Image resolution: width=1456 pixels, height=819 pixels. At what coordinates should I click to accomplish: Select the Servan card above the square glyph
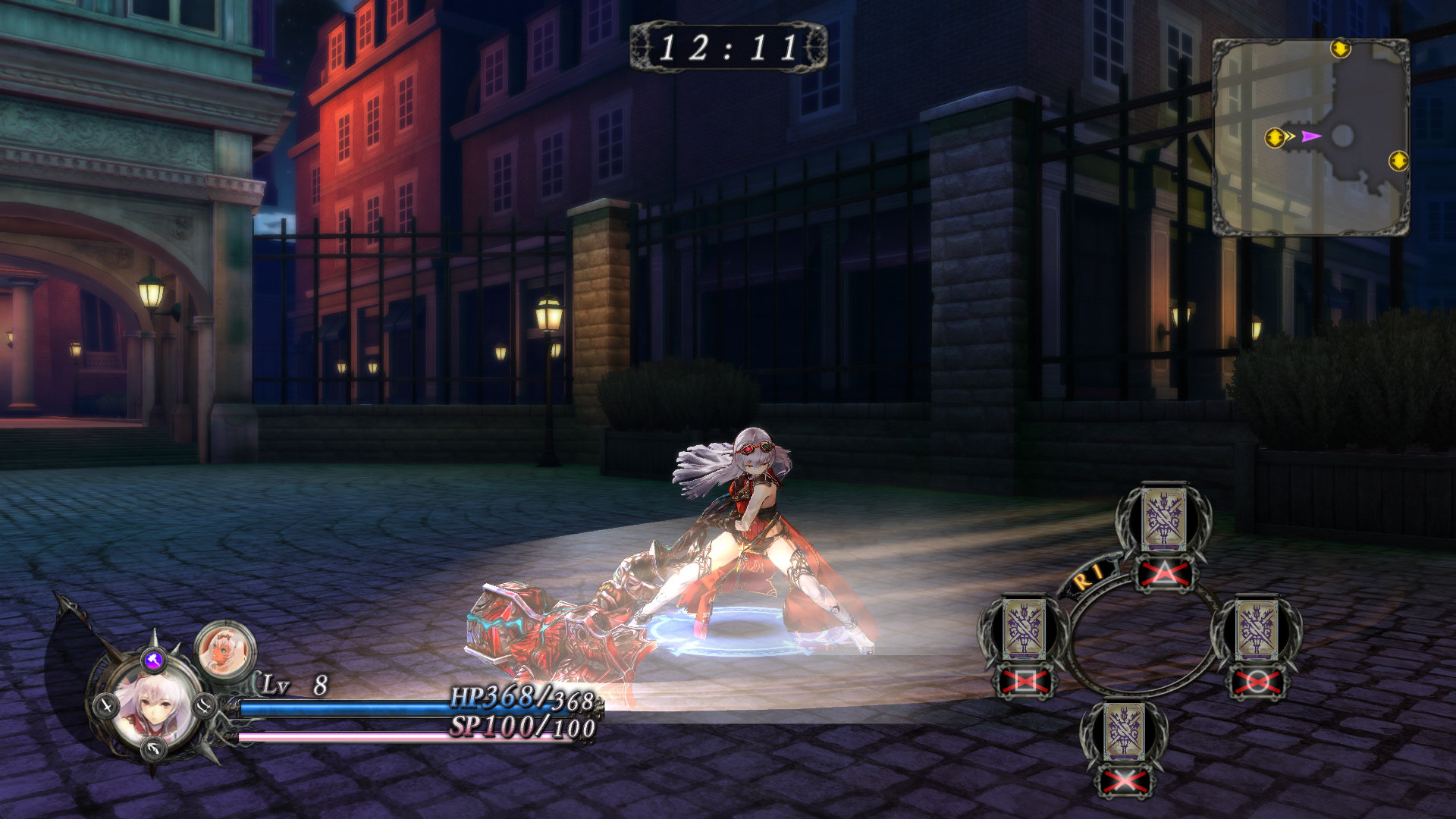[1025, 629]
